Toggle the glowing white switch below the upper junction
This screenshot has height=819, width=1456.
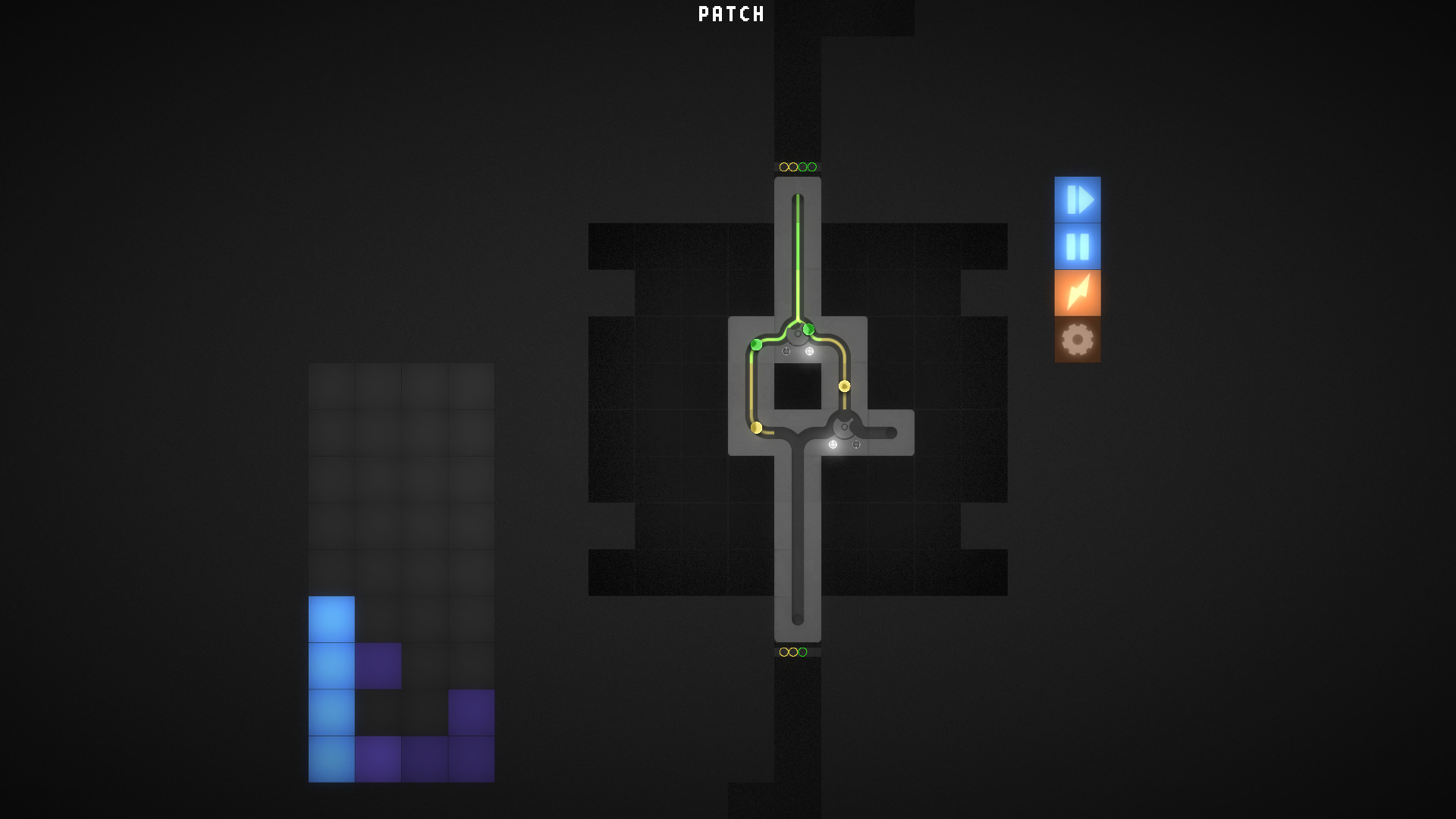(810, 351)
